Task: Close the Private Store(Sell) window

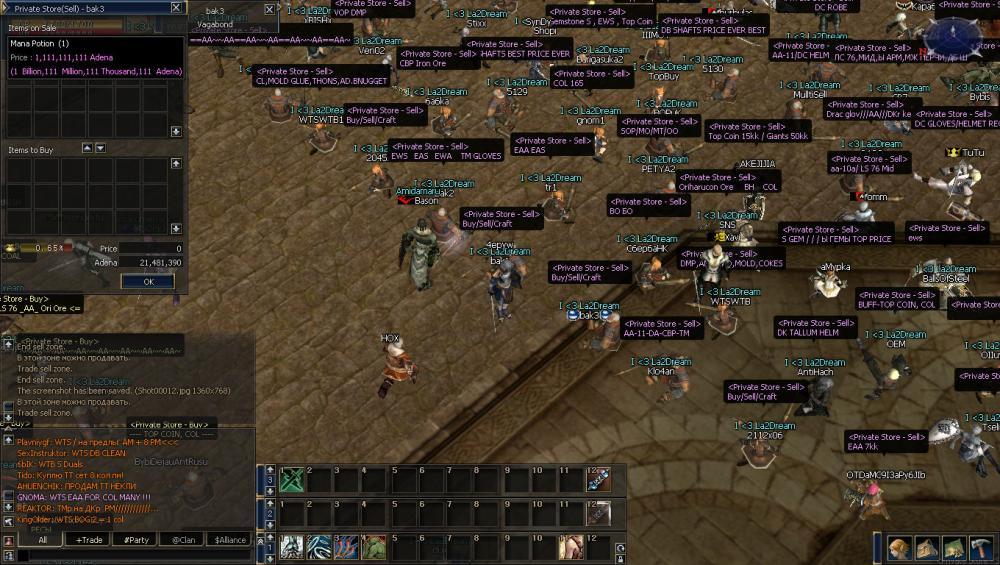Action: (x=176, y=7)
